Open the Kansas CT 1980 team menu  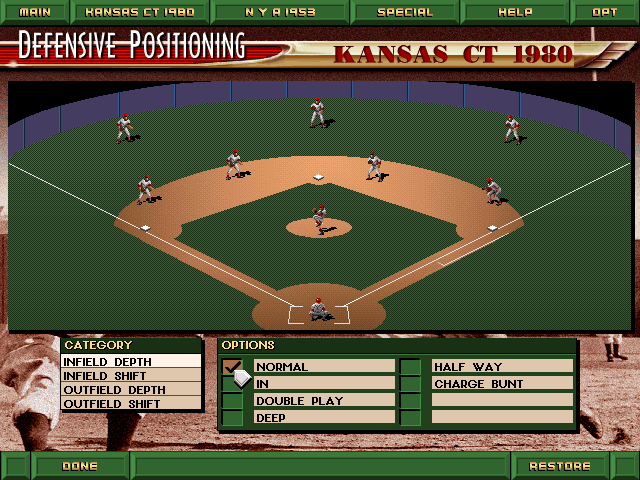pos(139,12)
